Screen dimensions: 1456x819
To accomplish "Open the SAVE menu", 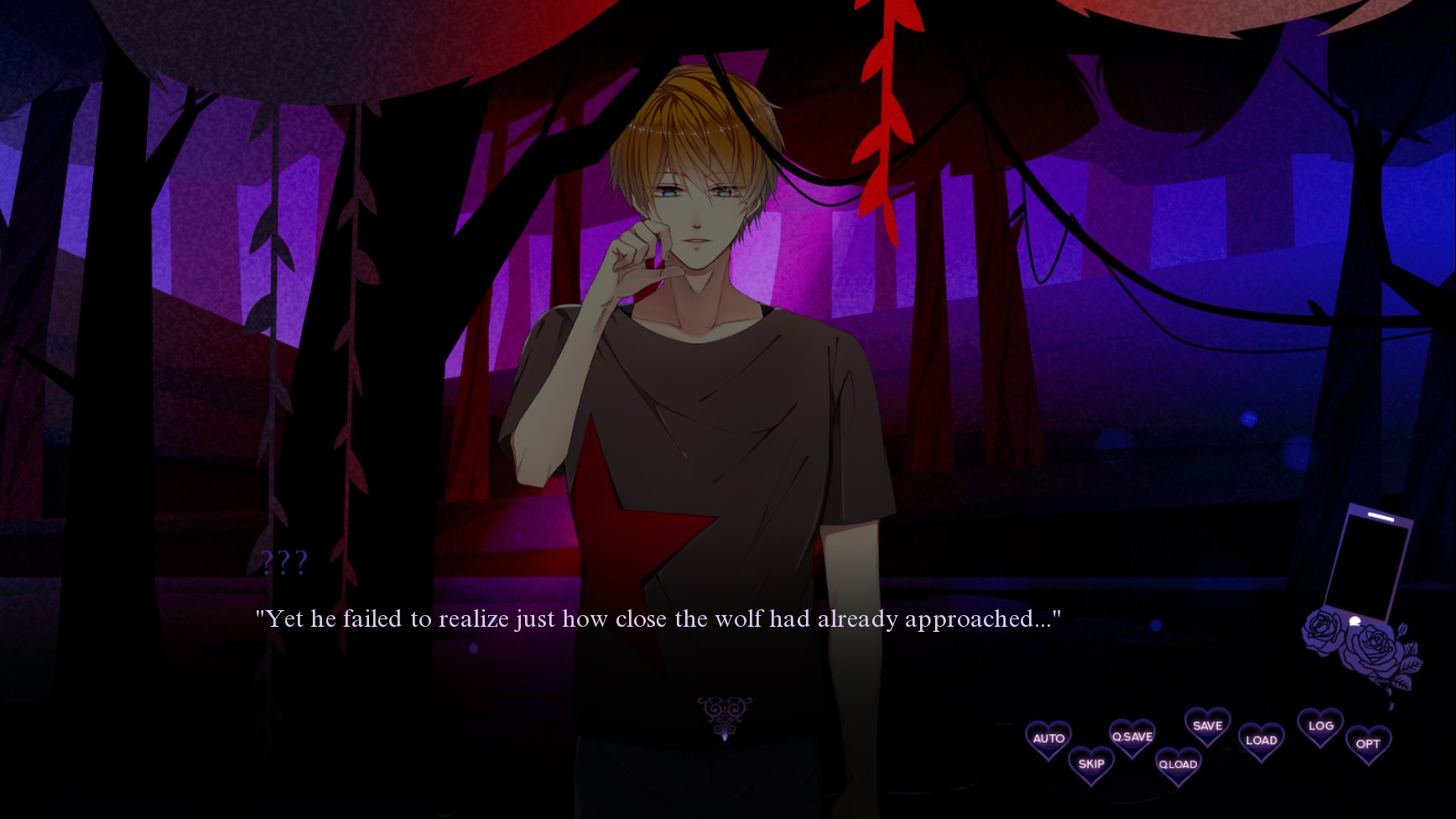I will pos(1207,727).
